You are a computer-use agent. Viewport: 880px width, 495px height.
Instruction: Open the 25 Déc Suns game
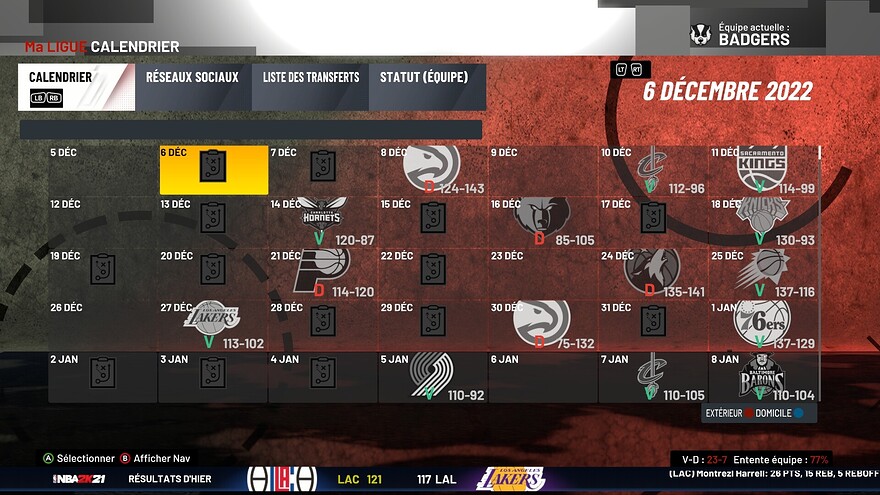click(x=762, y=271)
